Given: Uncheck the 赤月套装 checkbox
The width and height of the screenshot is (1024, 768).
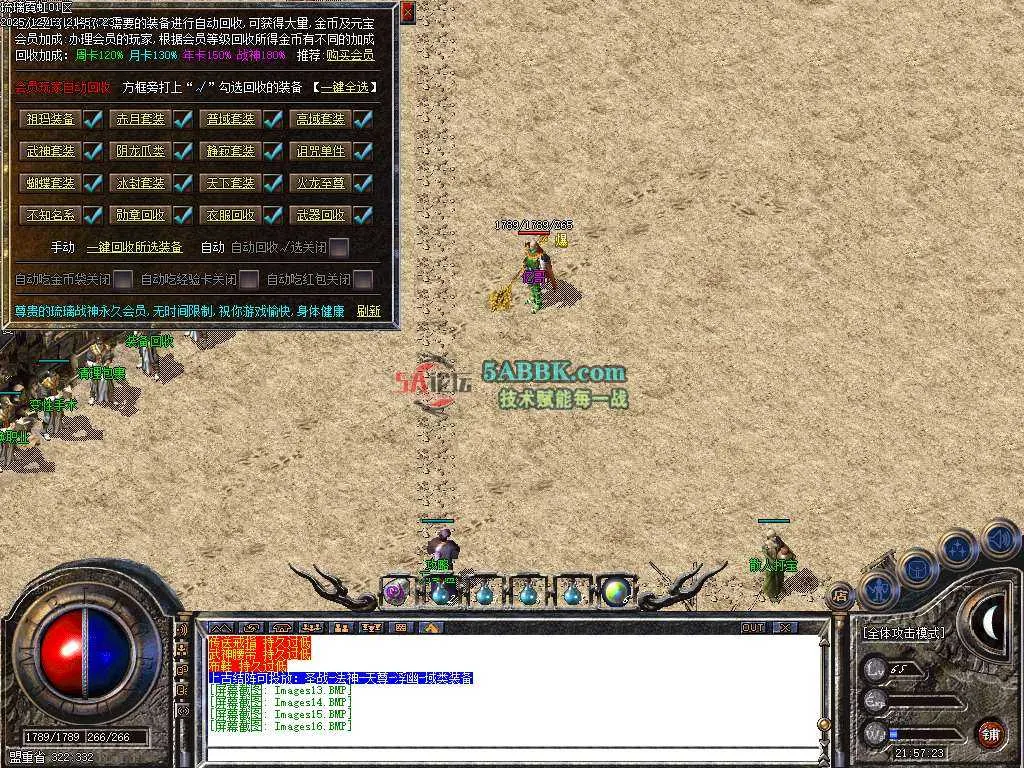Looking at the screenshot, I should (x=183, y=120).
